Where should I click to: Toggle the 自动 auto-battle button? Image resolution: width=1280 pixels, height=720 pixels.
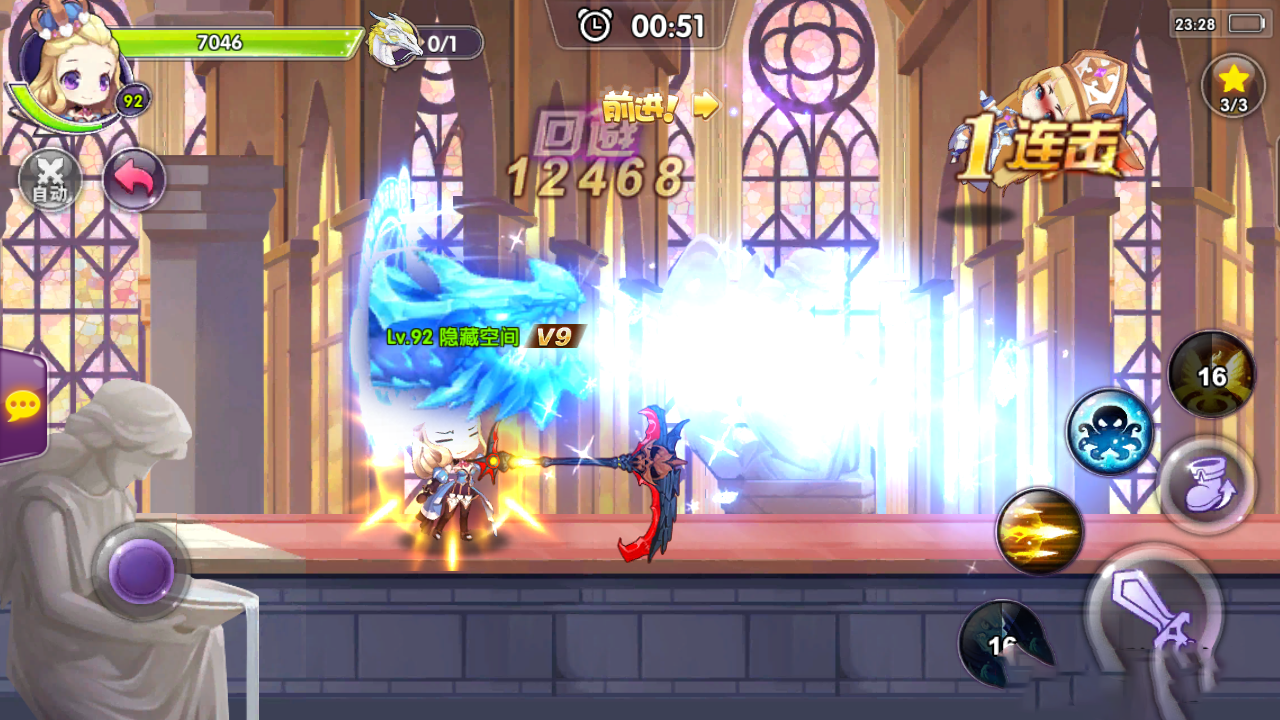[50, 181]
